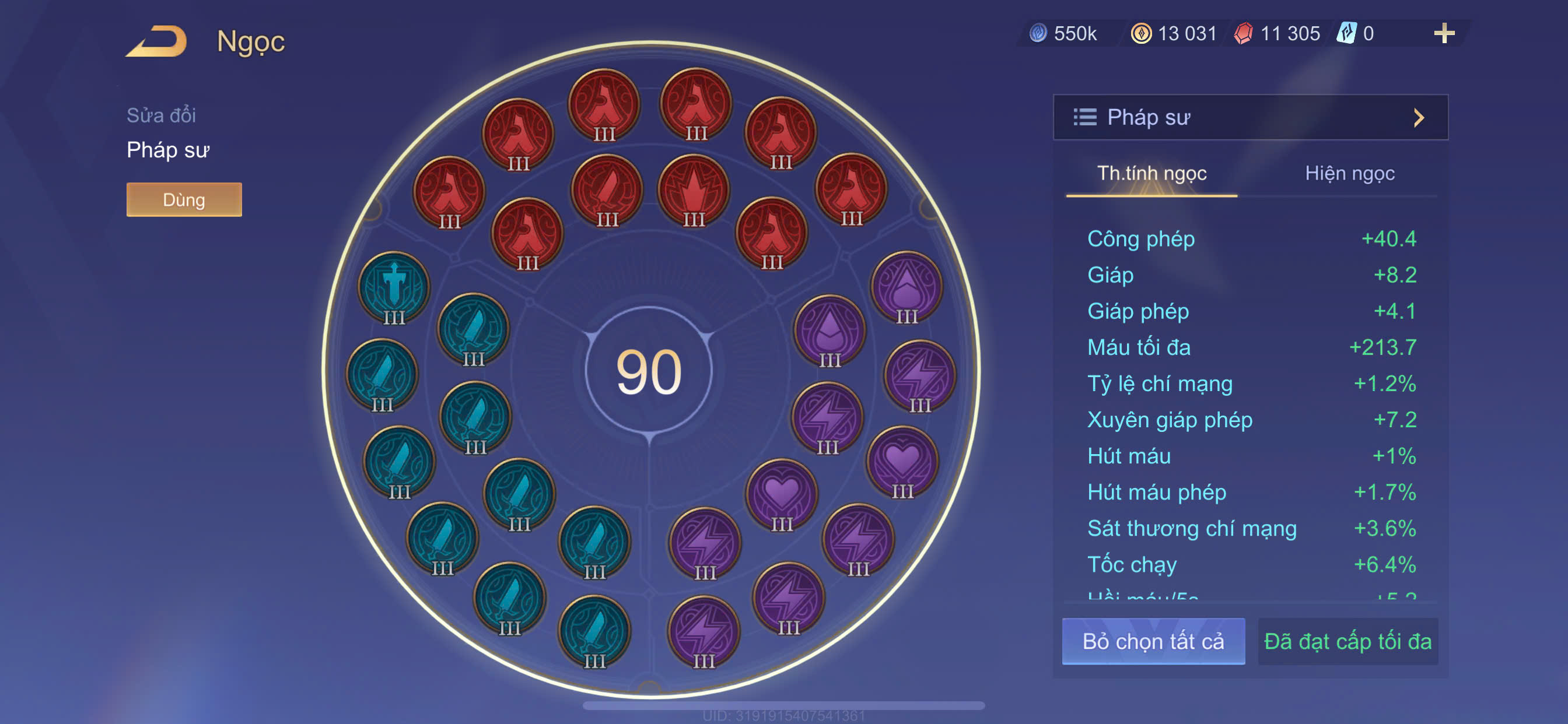
Task: Open the Pháp sư rune page dropdown
Action: pos(1249,117)
